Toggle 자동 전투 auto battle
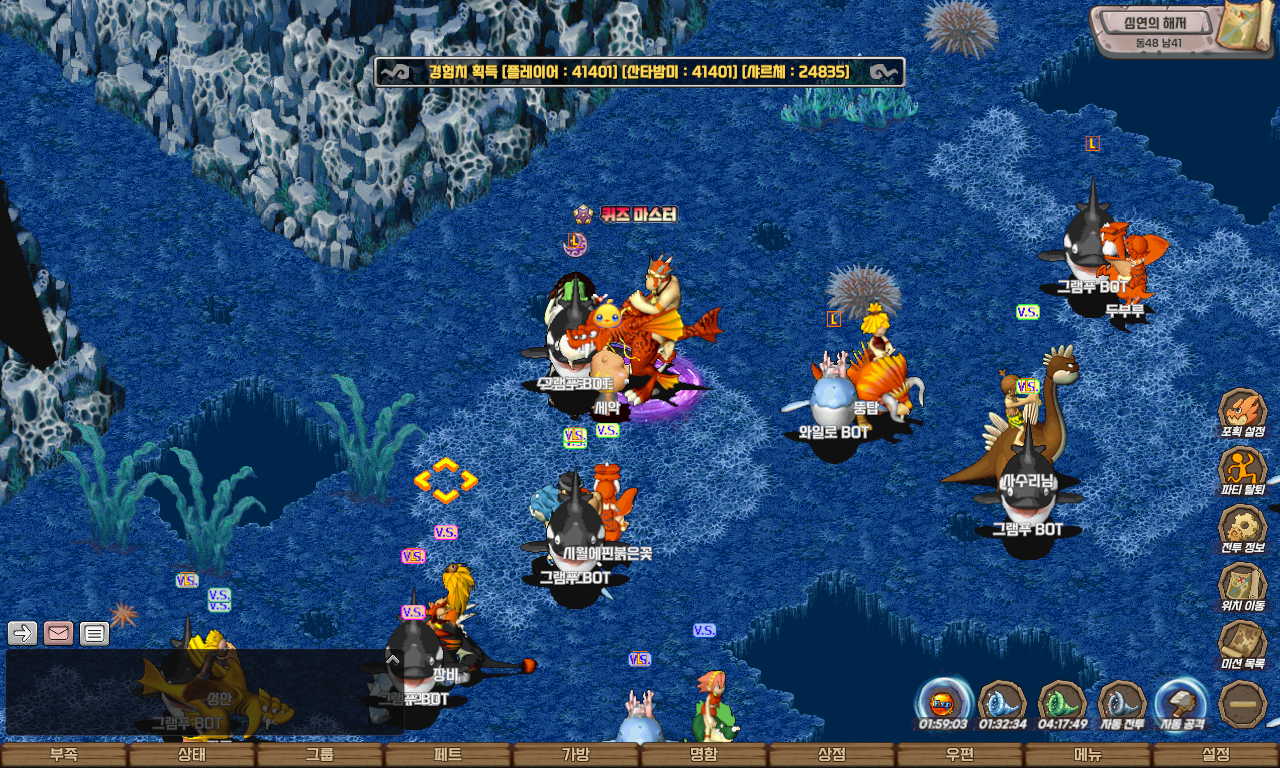Viewport: 1280px width, 768px height. [x=1122, y=701]
